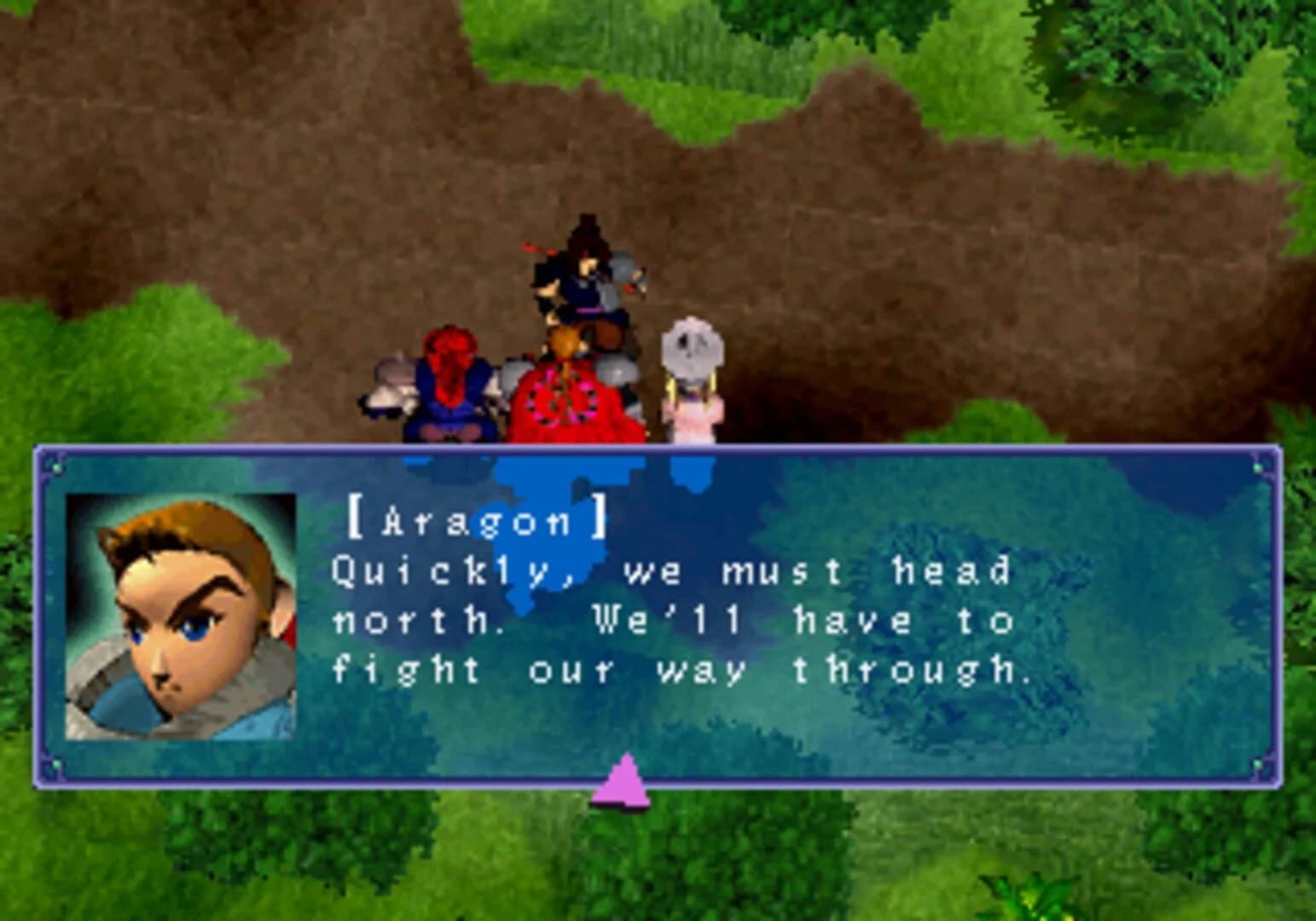
Task: Select the armored leader with dark hair
Action: coord(584,273)
